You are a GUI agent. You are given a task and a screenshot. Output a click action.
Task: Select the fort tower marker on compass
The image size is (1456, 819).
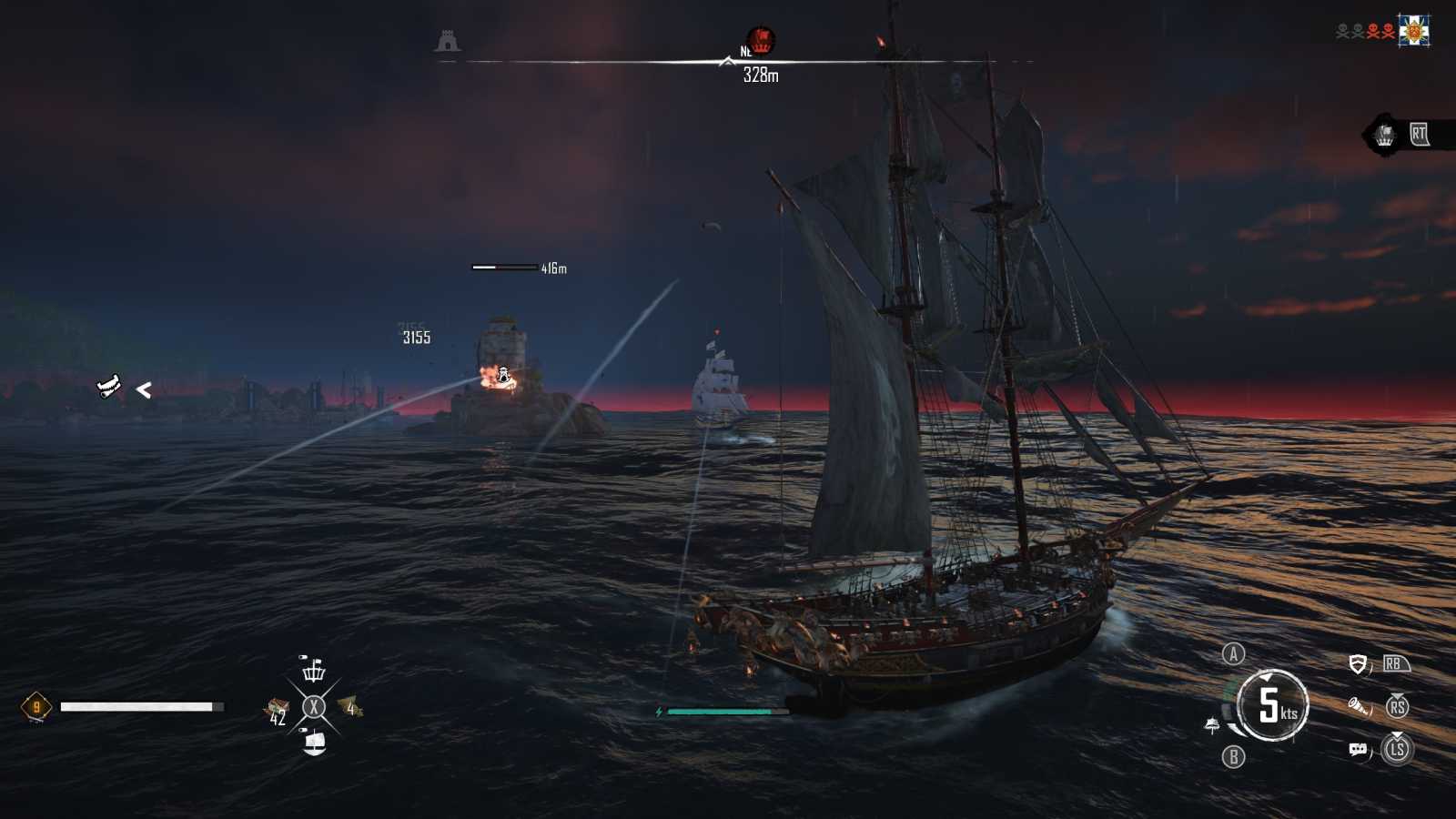tap(447, 41)
